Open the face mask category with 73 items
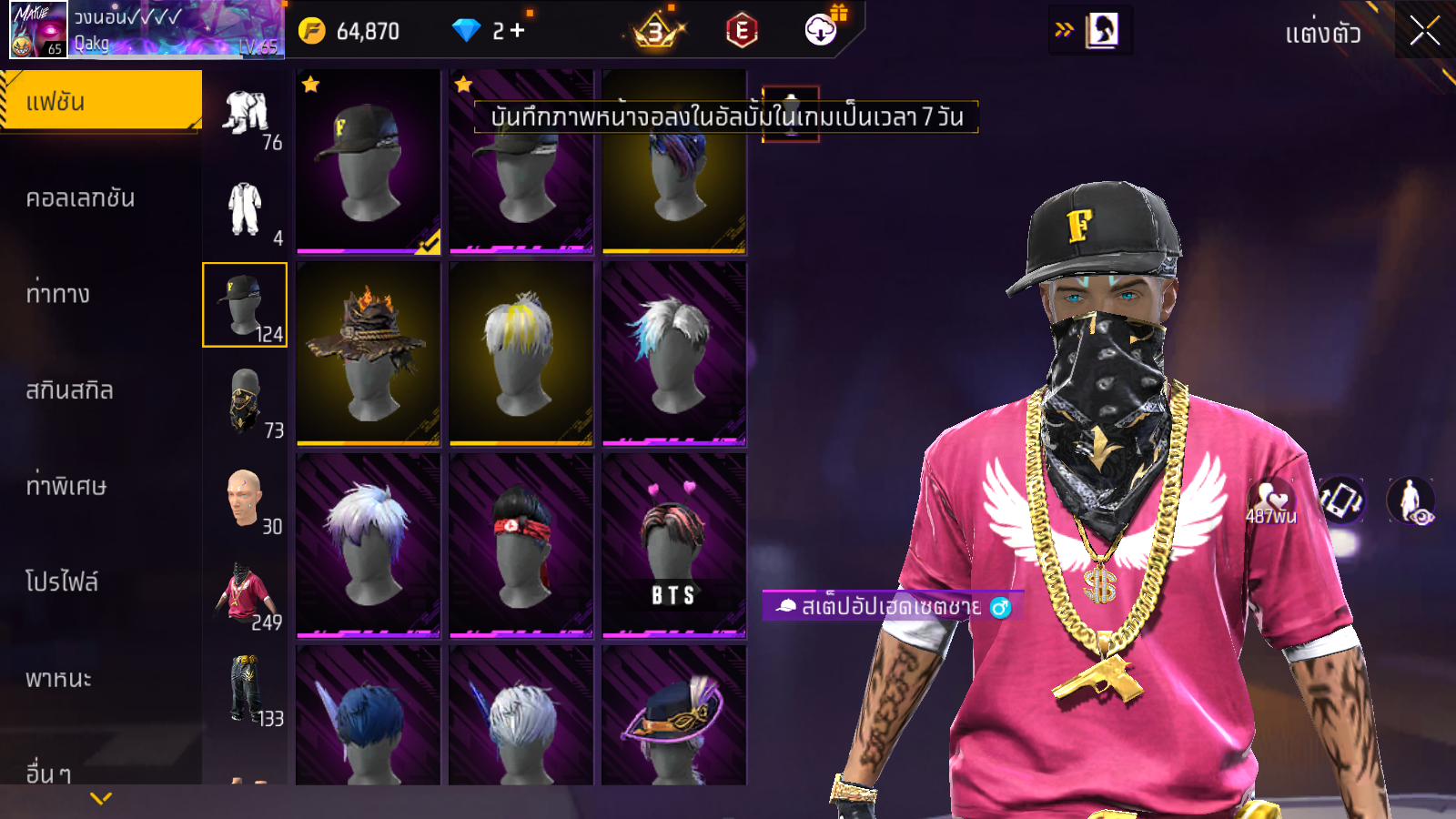The height and width of the screenshot is (819, 1456). coord(245,401)
